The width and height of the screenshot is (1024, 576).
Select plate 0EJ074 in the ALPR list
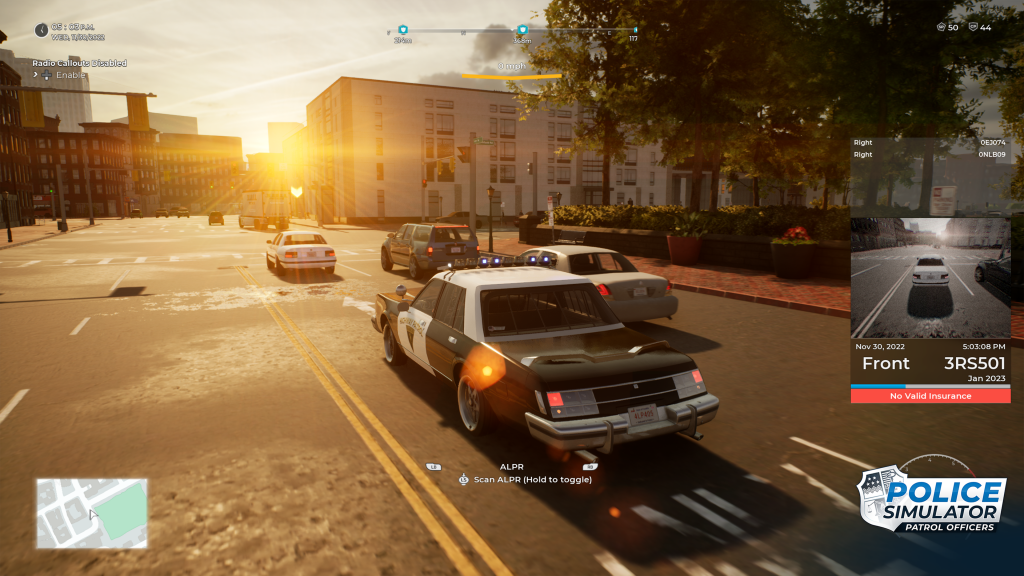click(x=992, y=143)
